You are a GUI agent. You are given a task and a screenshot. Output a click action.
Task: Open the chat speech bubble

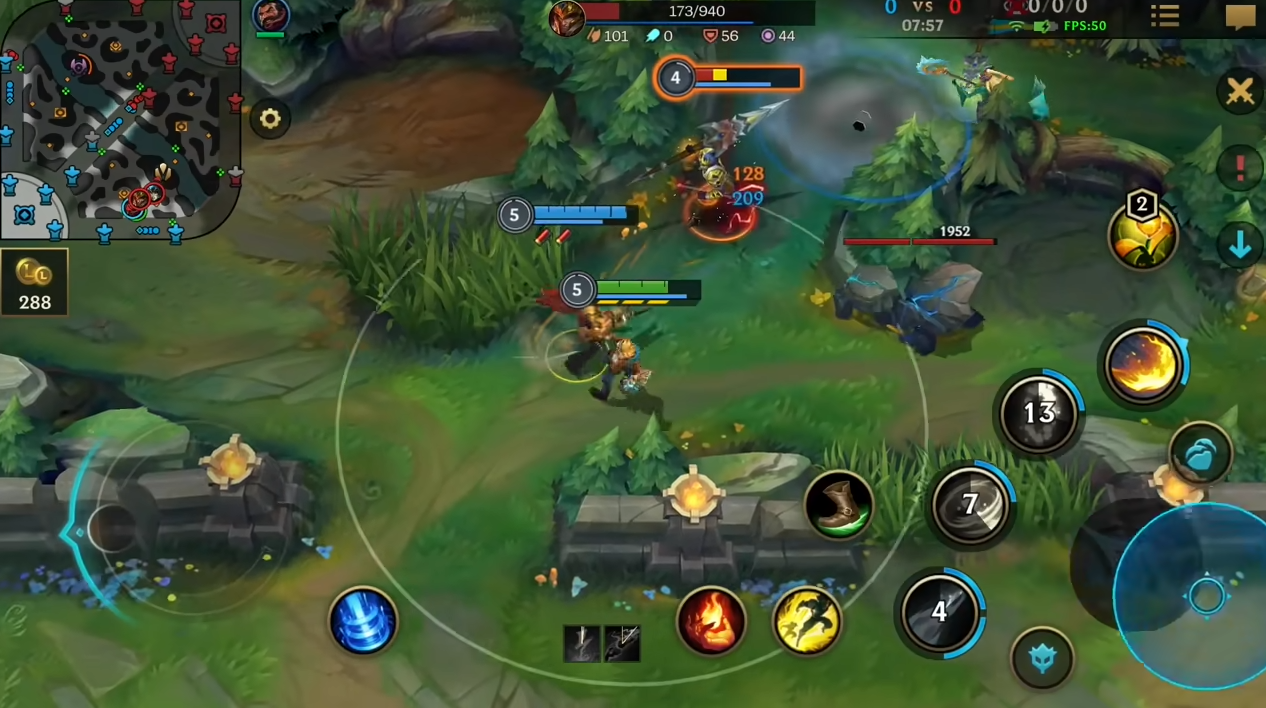click(1240, 17)
